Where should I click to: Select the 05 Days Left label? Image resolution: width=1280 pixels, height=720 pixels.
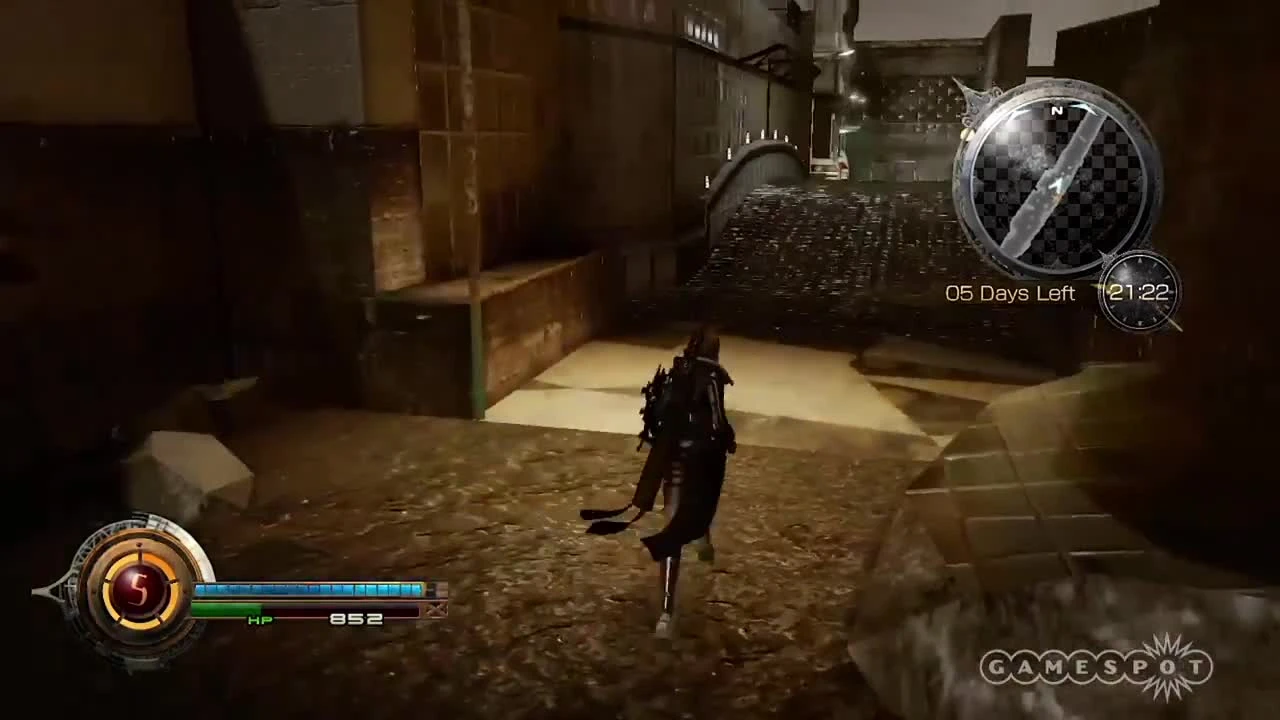click(x=1010, y=293)
